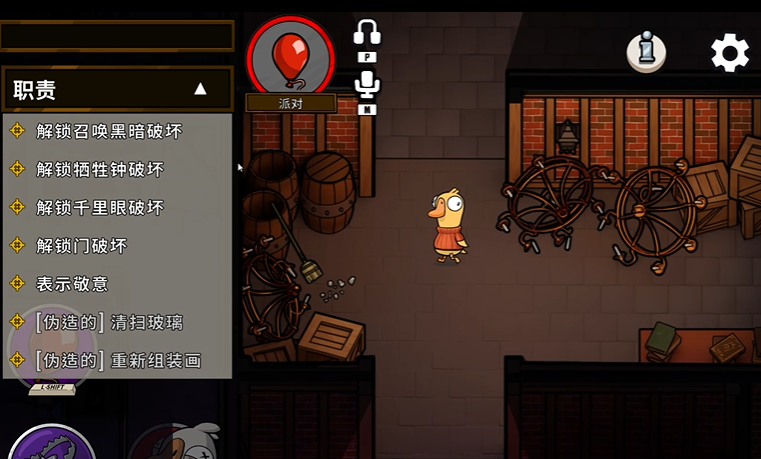Toggle the microphone mute icon

pyautogui.click(x=367, y=84)
